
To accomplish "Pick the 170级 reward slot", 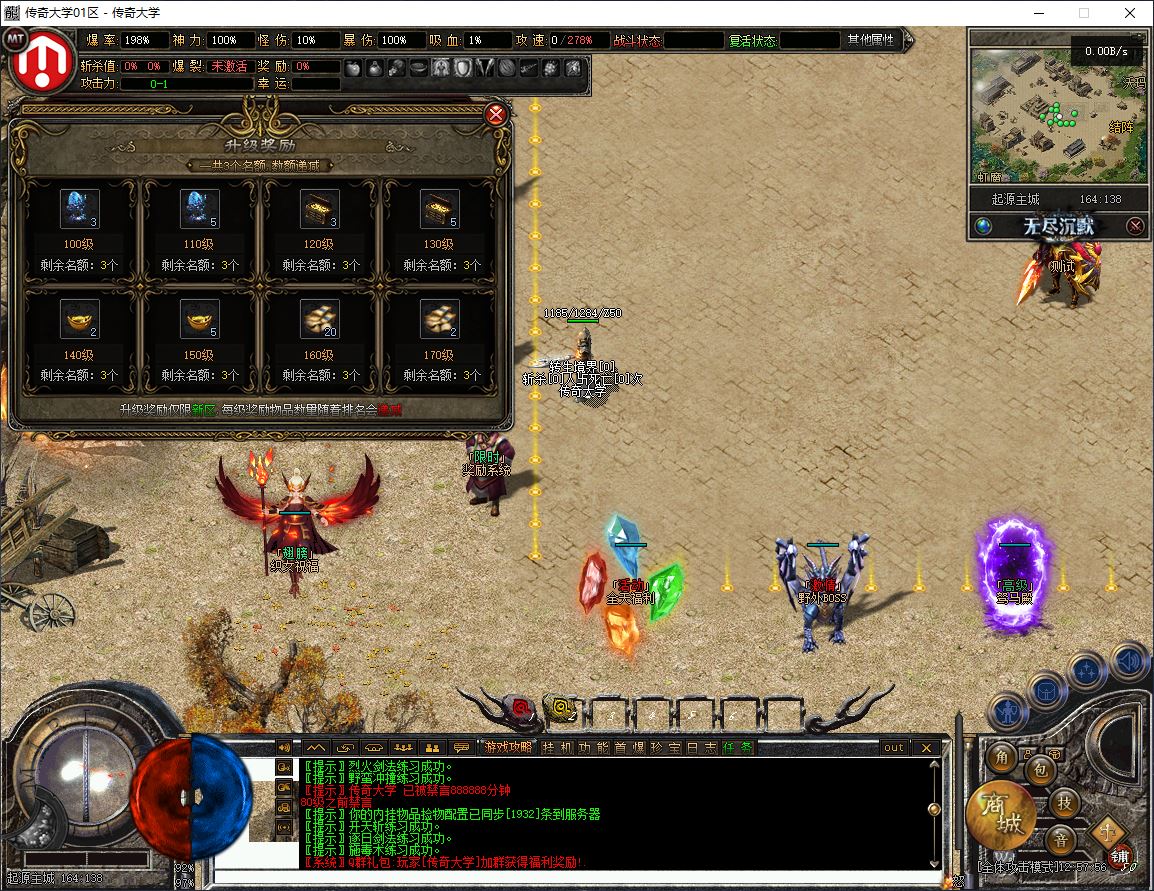I will (x=439, y=319).
